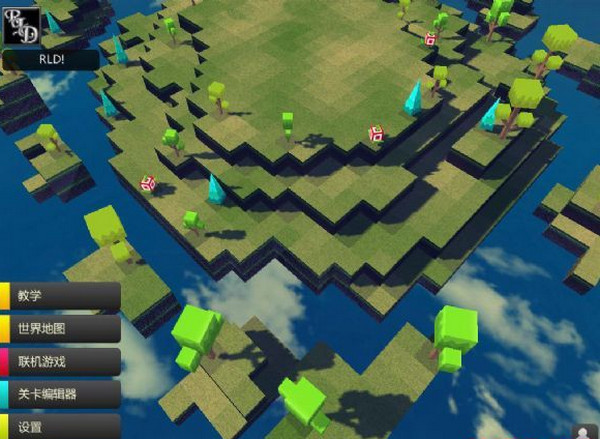Open 设置 settings
Viewport: 600px width, 439px height.
62,427
